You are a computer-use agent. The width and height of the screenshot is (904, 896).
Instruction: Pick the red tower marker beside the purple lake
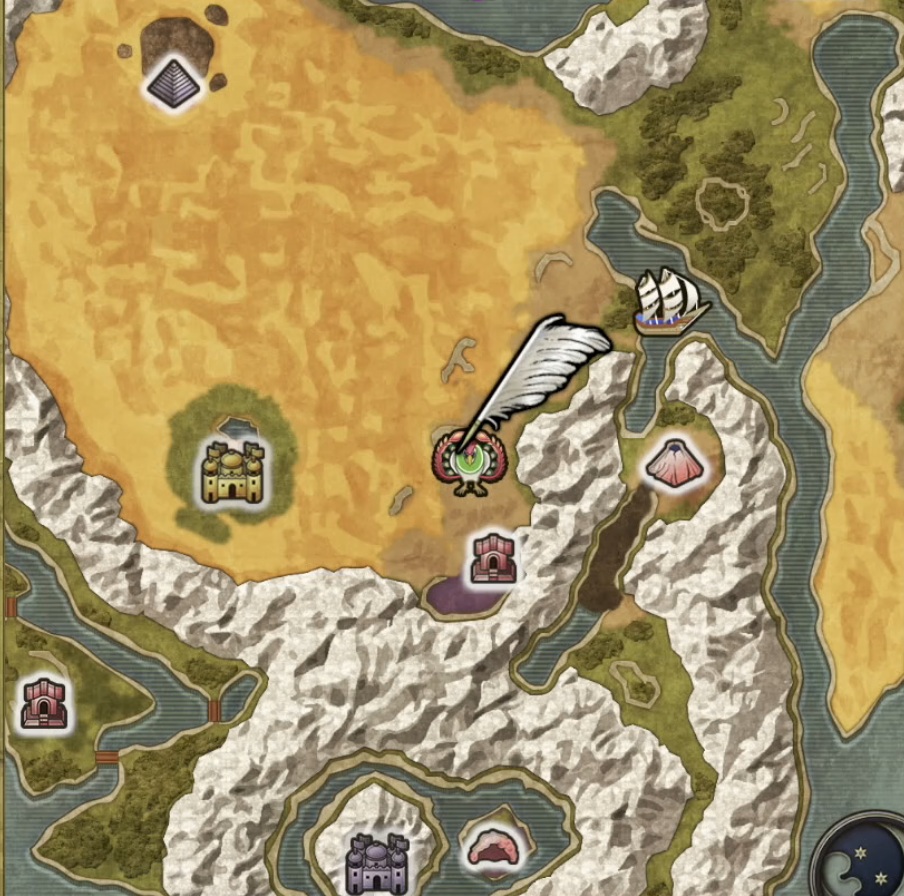tap(495, 557)
